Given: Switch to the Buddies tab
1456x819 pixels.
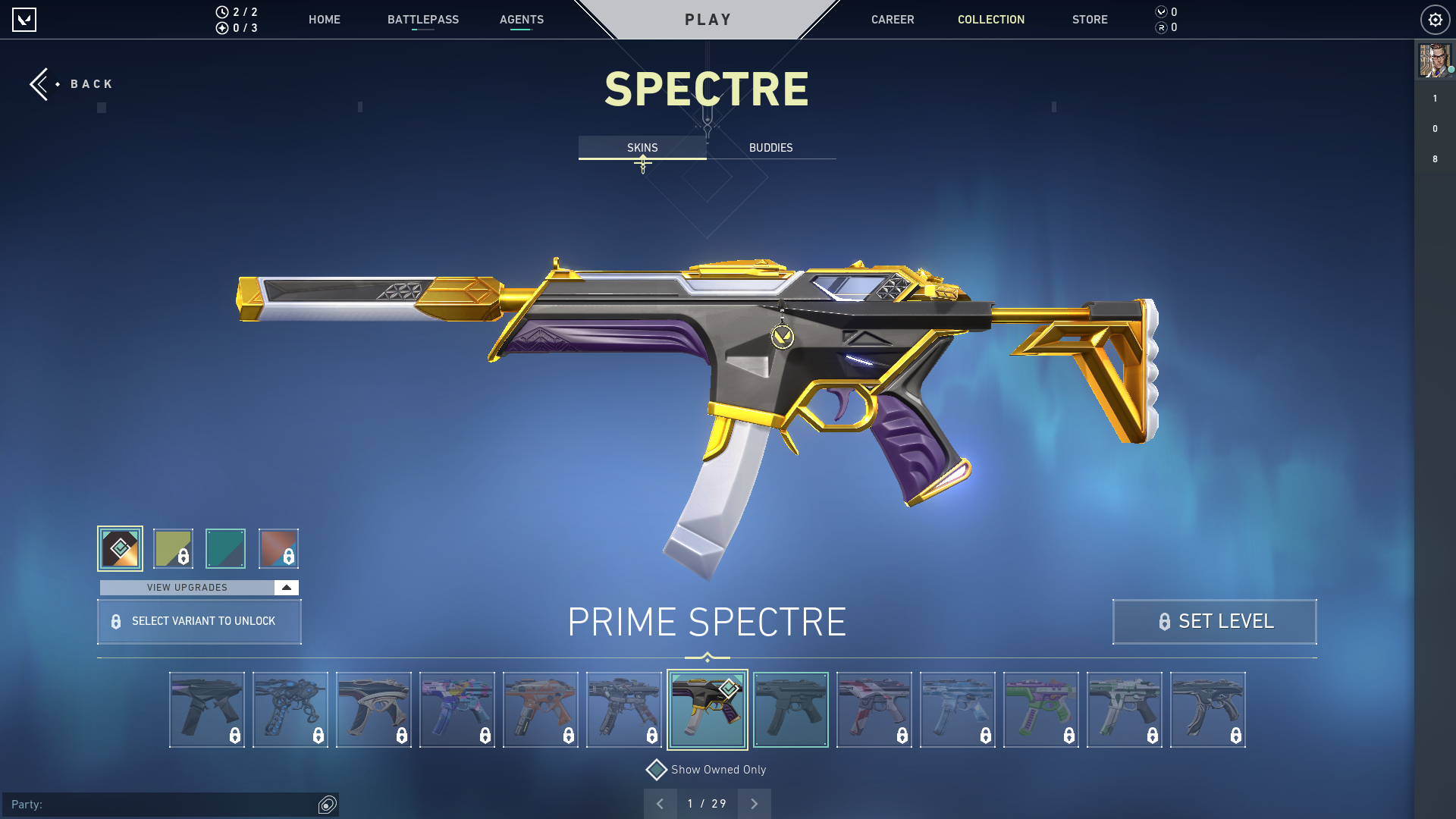Looking at the screenshot, I should coord(770,148).
